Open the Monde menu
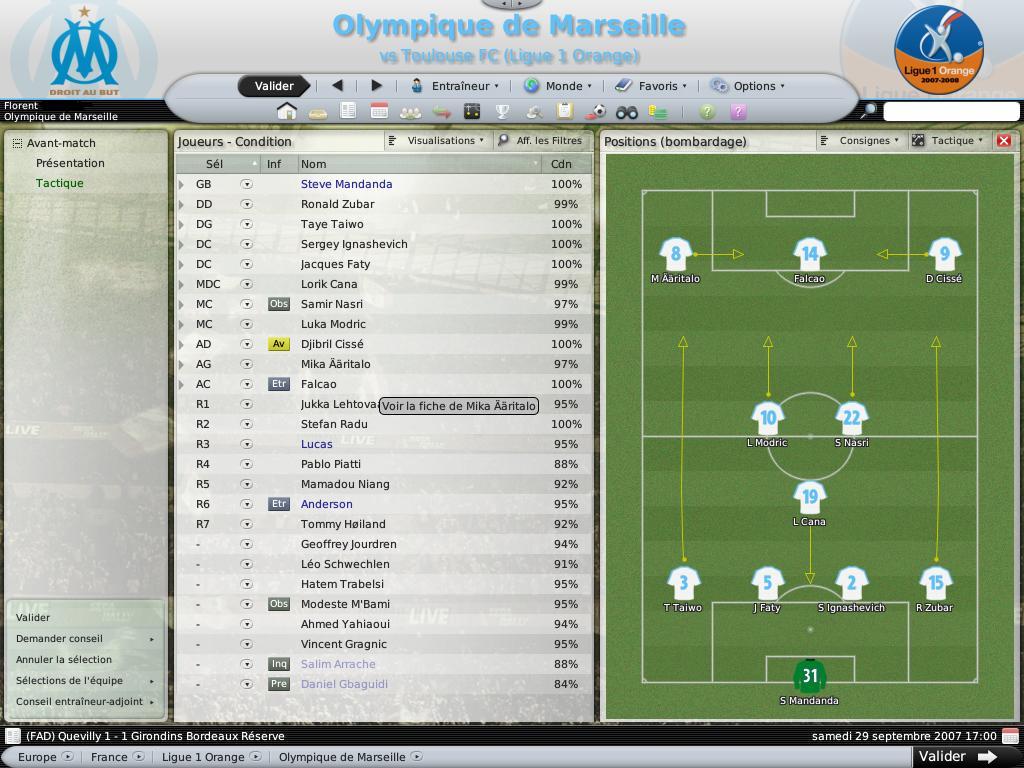1024x768 pixels. click(x=558, y=86)
